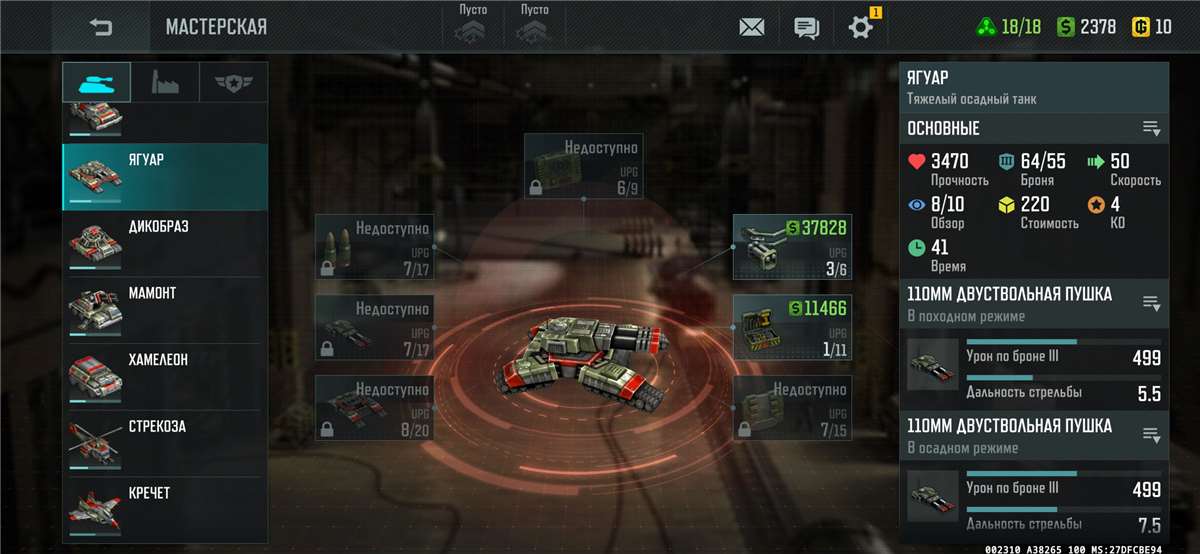Choose the Кречет aircraft row
This screenshot has width=1200, height=554.
(165, 510)
